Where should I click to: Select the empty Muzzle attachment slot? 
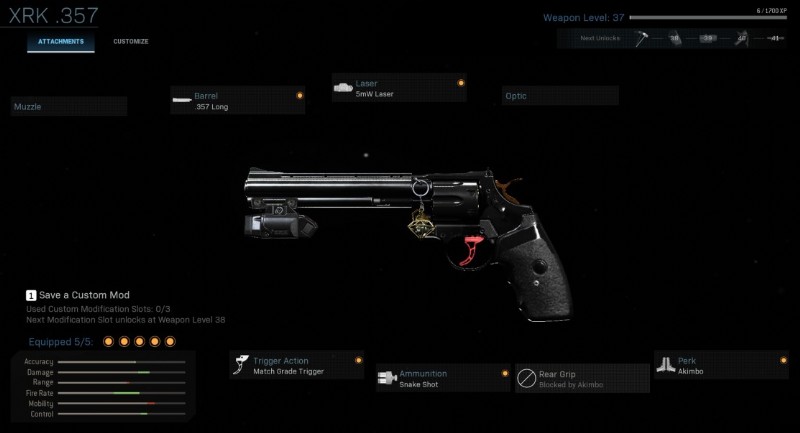pos(69,106)
